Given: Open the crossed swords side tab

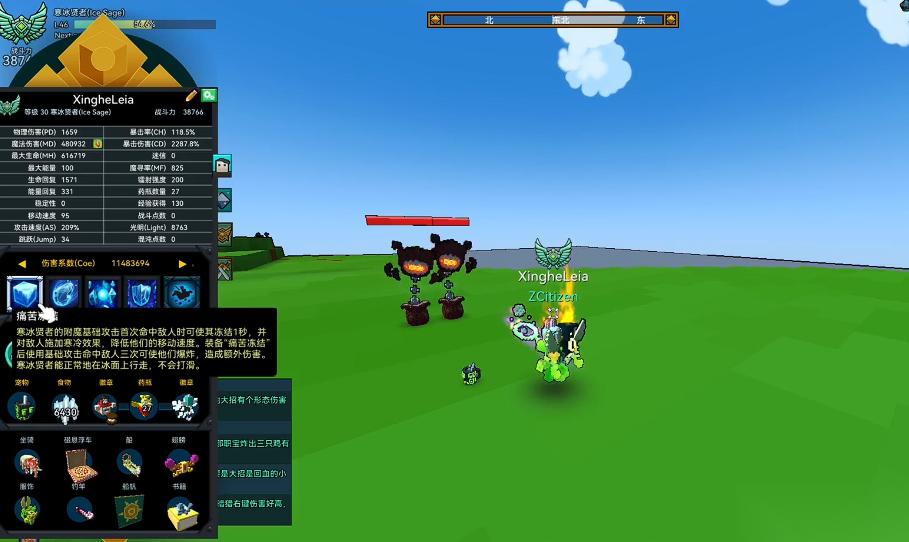Looking at the screenshot, I should click(225, 268).
